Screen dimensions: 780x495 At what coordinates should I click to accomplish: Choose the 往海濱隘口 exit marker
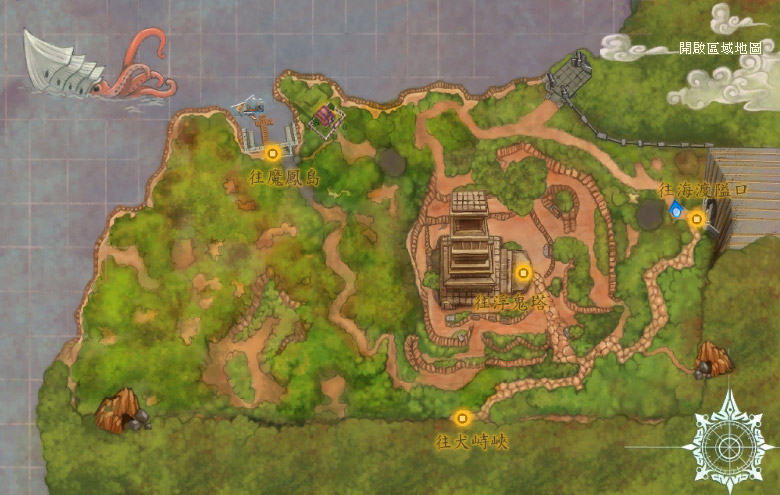point(697,217)
